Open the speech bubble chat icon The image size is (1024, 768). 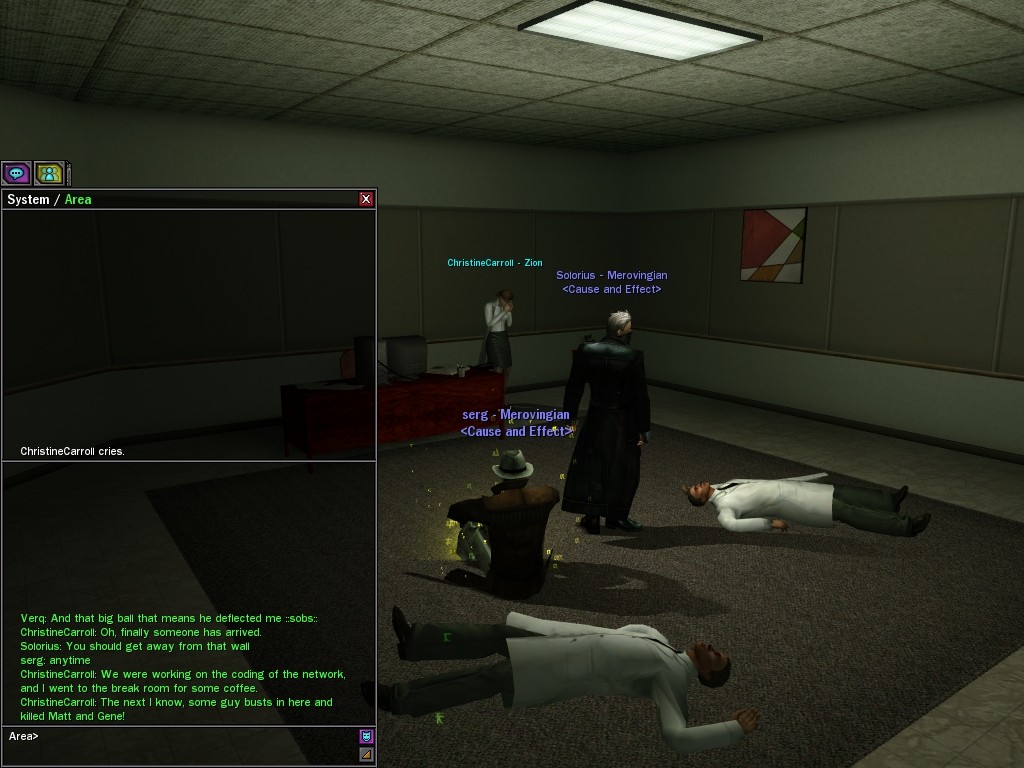click(x=16, y=173)
